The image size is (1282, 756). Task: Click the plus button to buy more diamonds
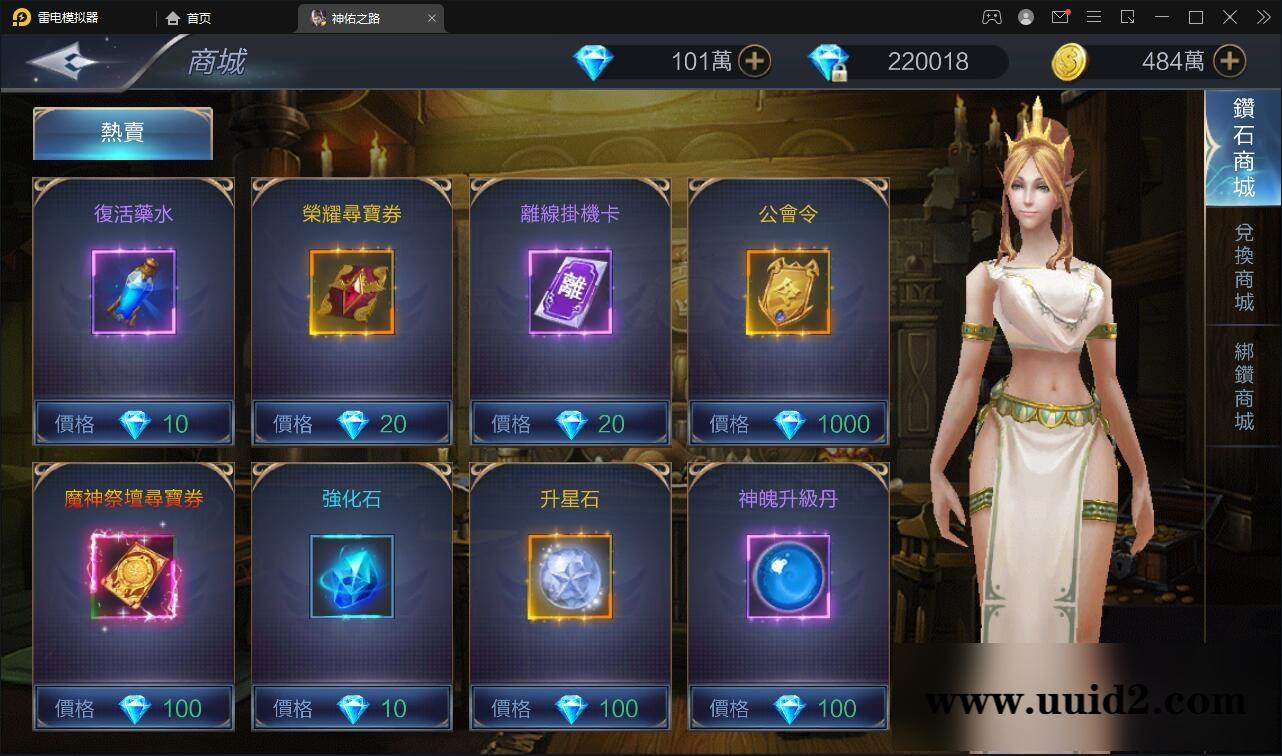[756, 61]
